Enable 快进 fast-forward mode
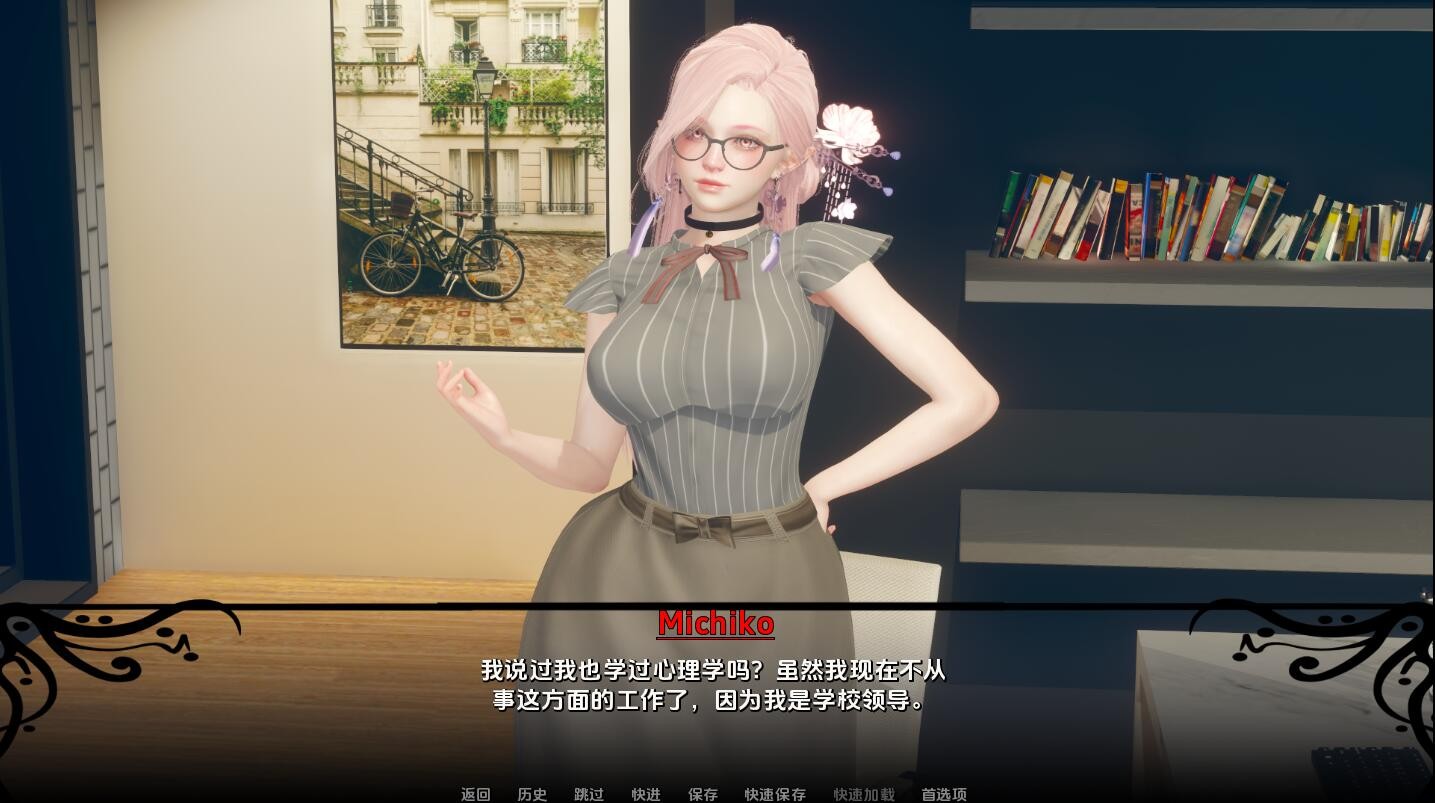The image size is (1435, 803). [645, 794]
